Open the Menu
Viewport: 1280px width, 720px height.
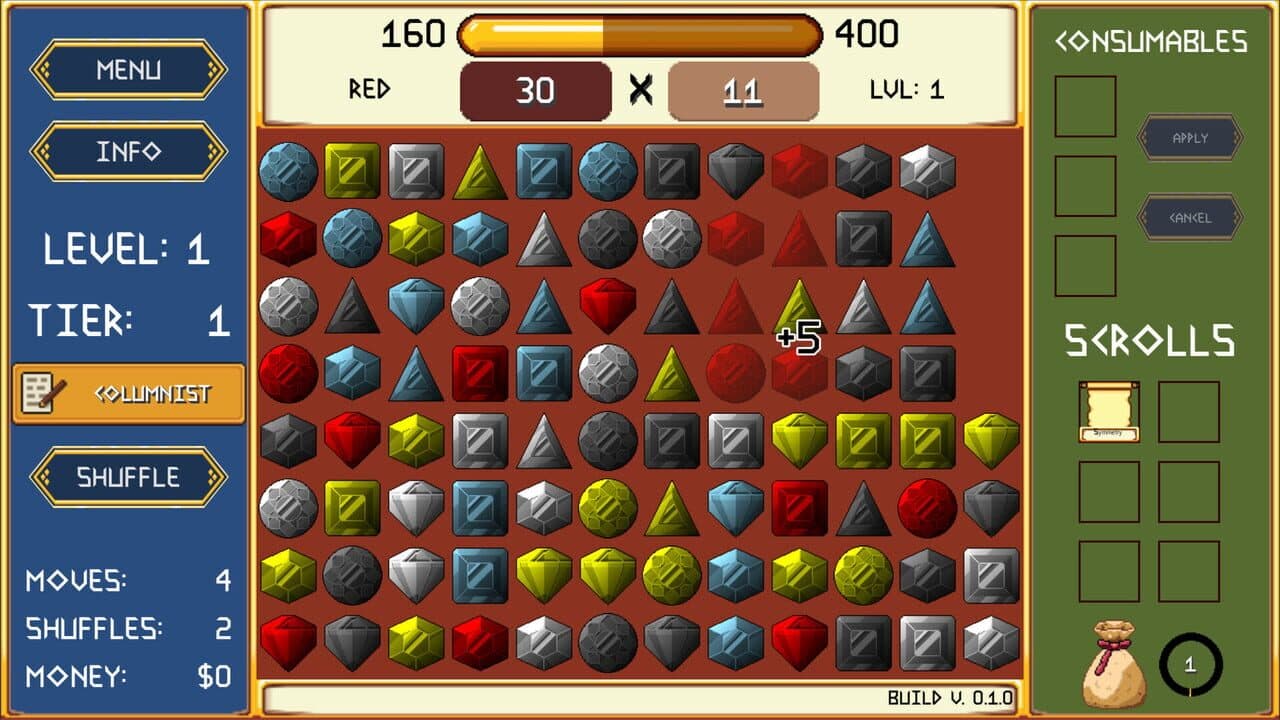[x=127, y=70]
